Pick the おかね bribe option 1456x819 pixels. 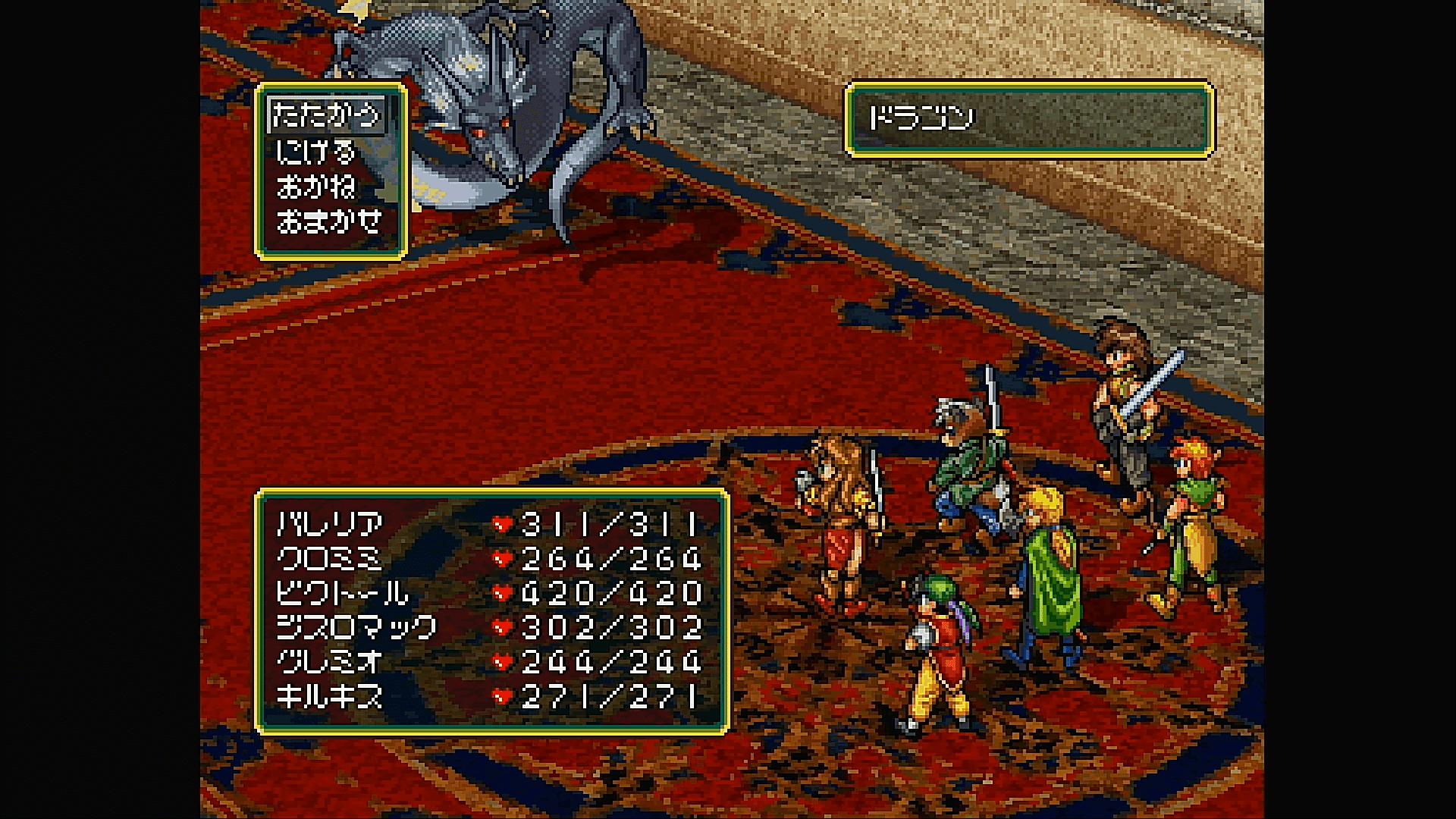coord(315,187)
